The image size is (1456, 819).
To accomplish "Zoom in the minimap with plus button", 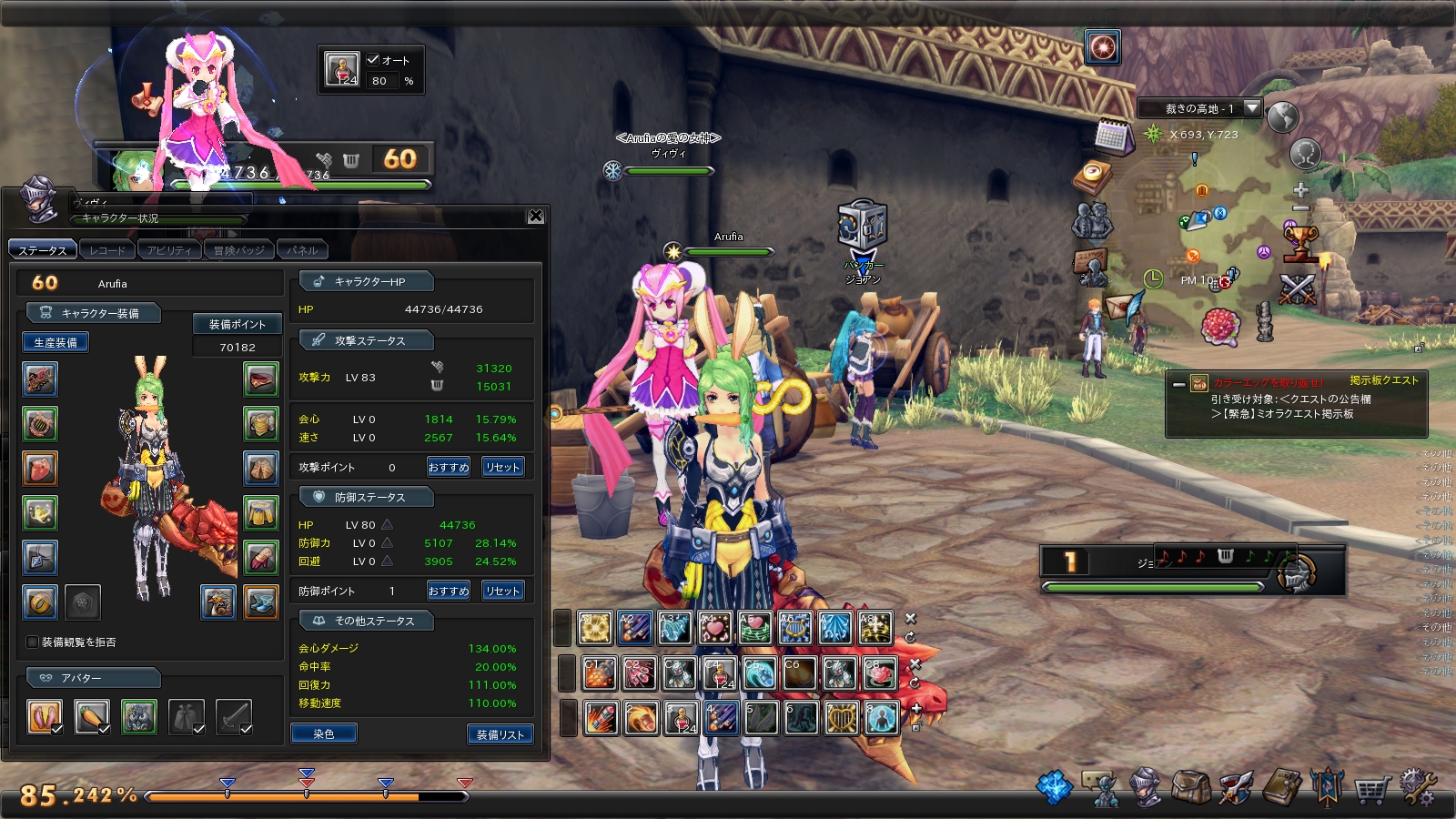I will point(1301,190).
